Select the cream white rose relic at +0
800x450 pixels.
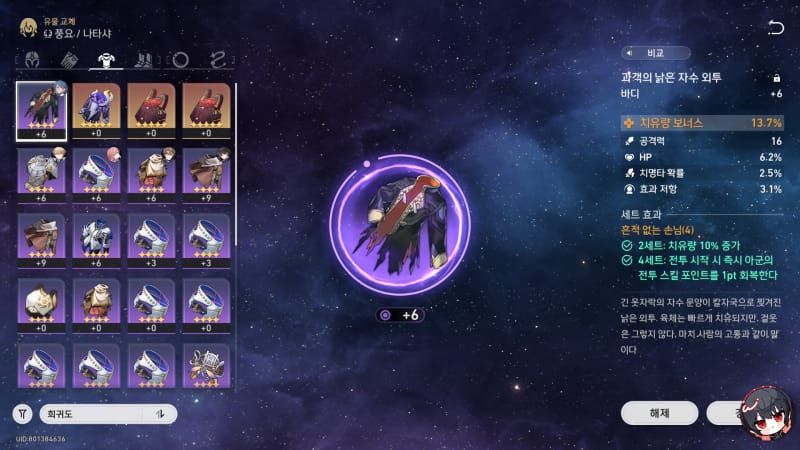pos(42,305)
